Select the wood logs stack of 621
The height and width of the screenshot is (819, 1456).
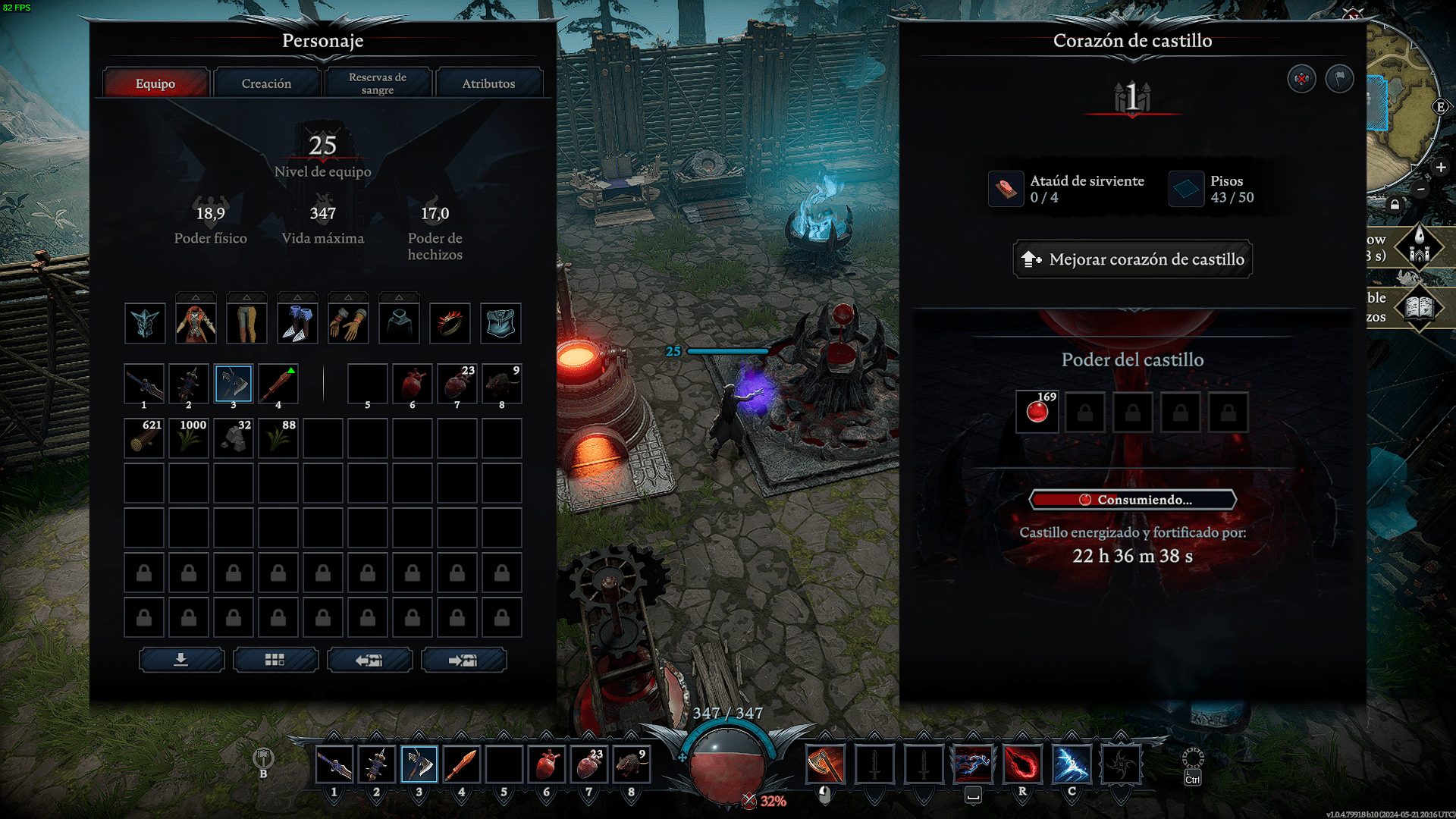(x=144, y=438)
